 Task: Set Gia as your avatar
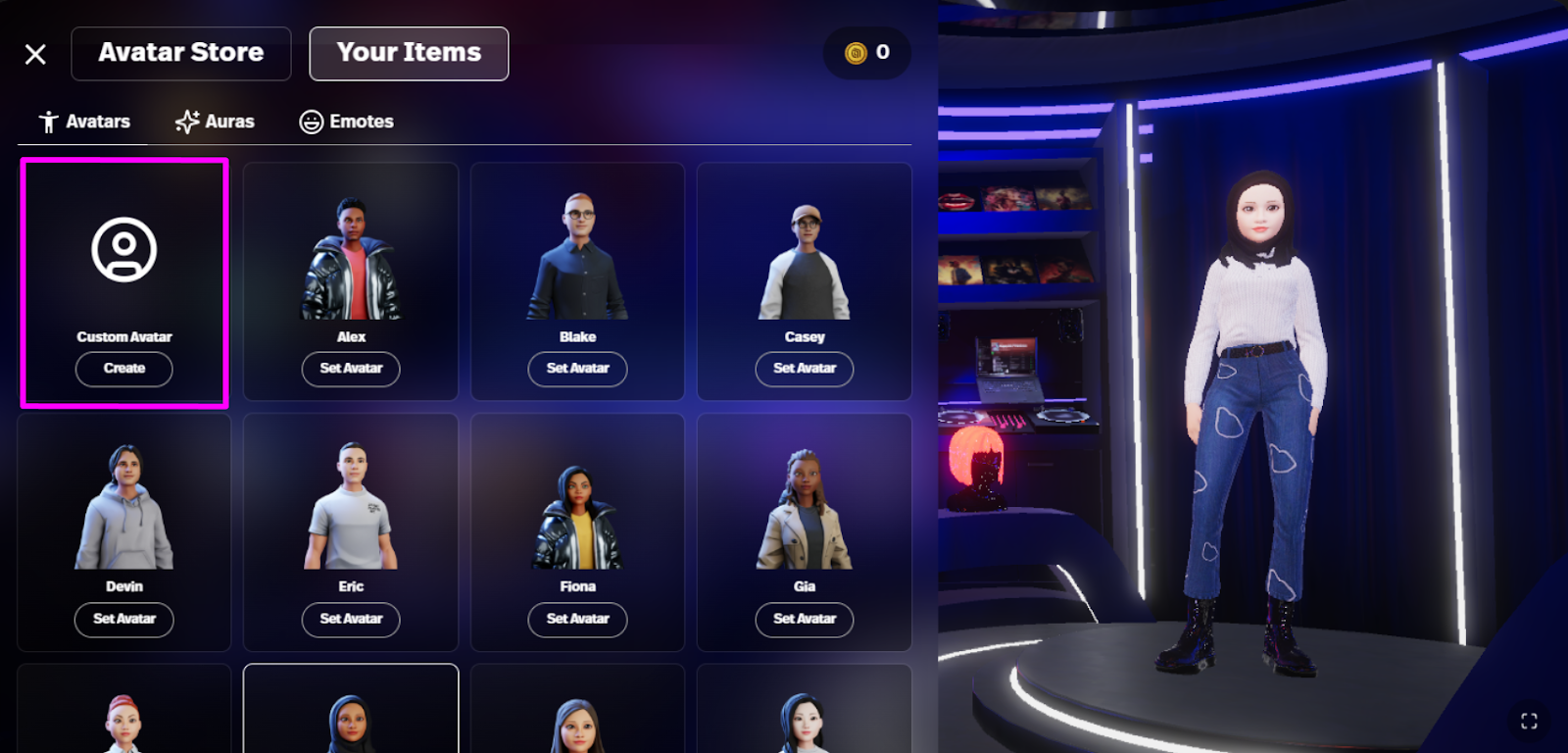pyautogui.click(x=804, y=620)
